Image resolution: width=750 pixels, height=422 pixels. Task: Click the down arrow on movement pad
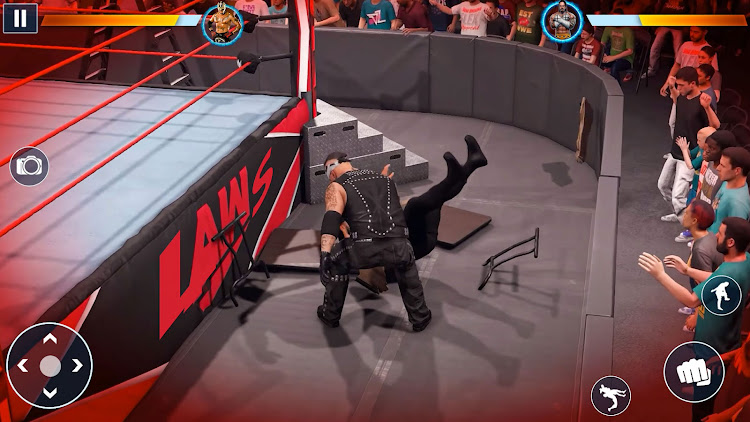49,391
